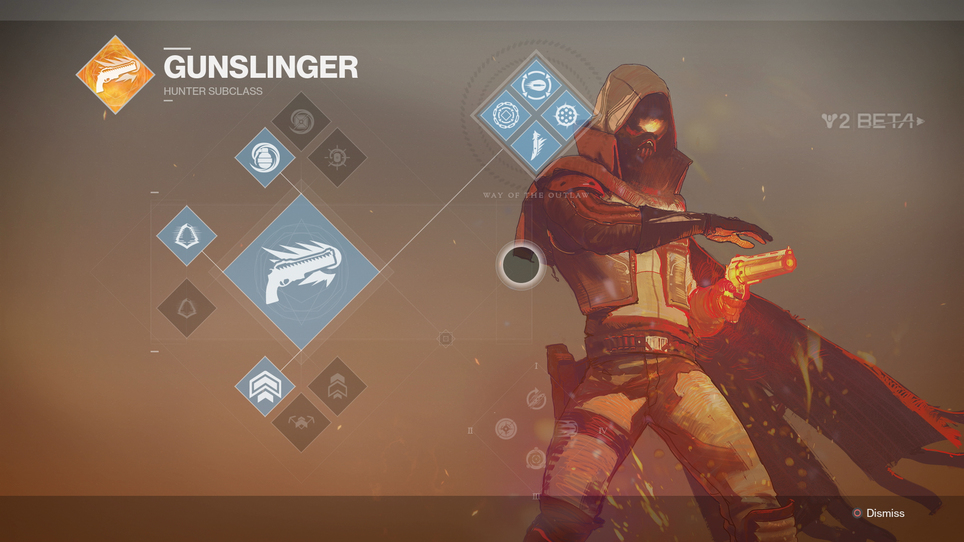
Task: Select the faded crosshair perk in the lower path
Action: click(x=506, y=429)
